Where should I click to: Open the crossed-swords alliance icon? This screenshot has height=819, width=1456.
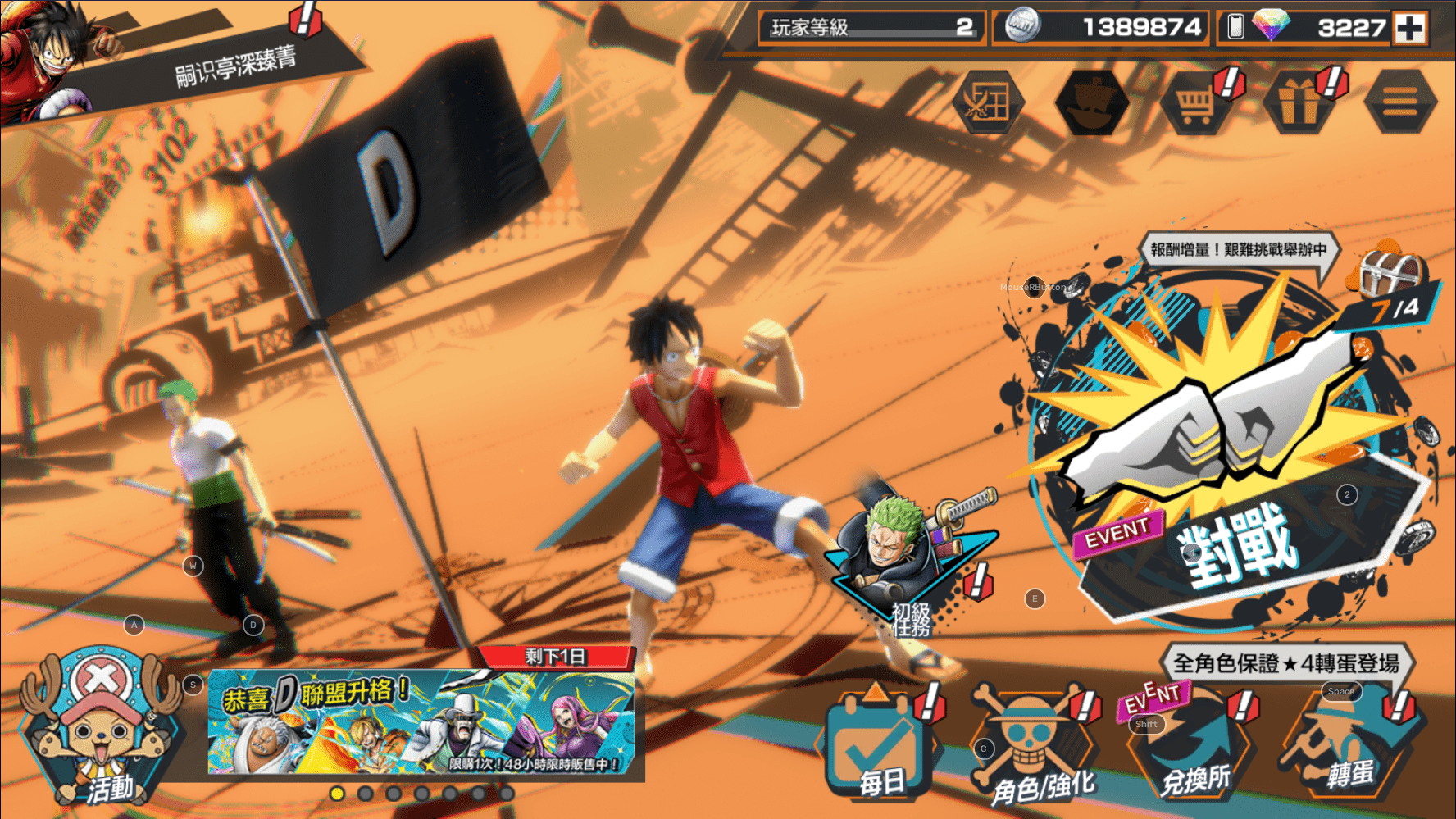(989, 103)
